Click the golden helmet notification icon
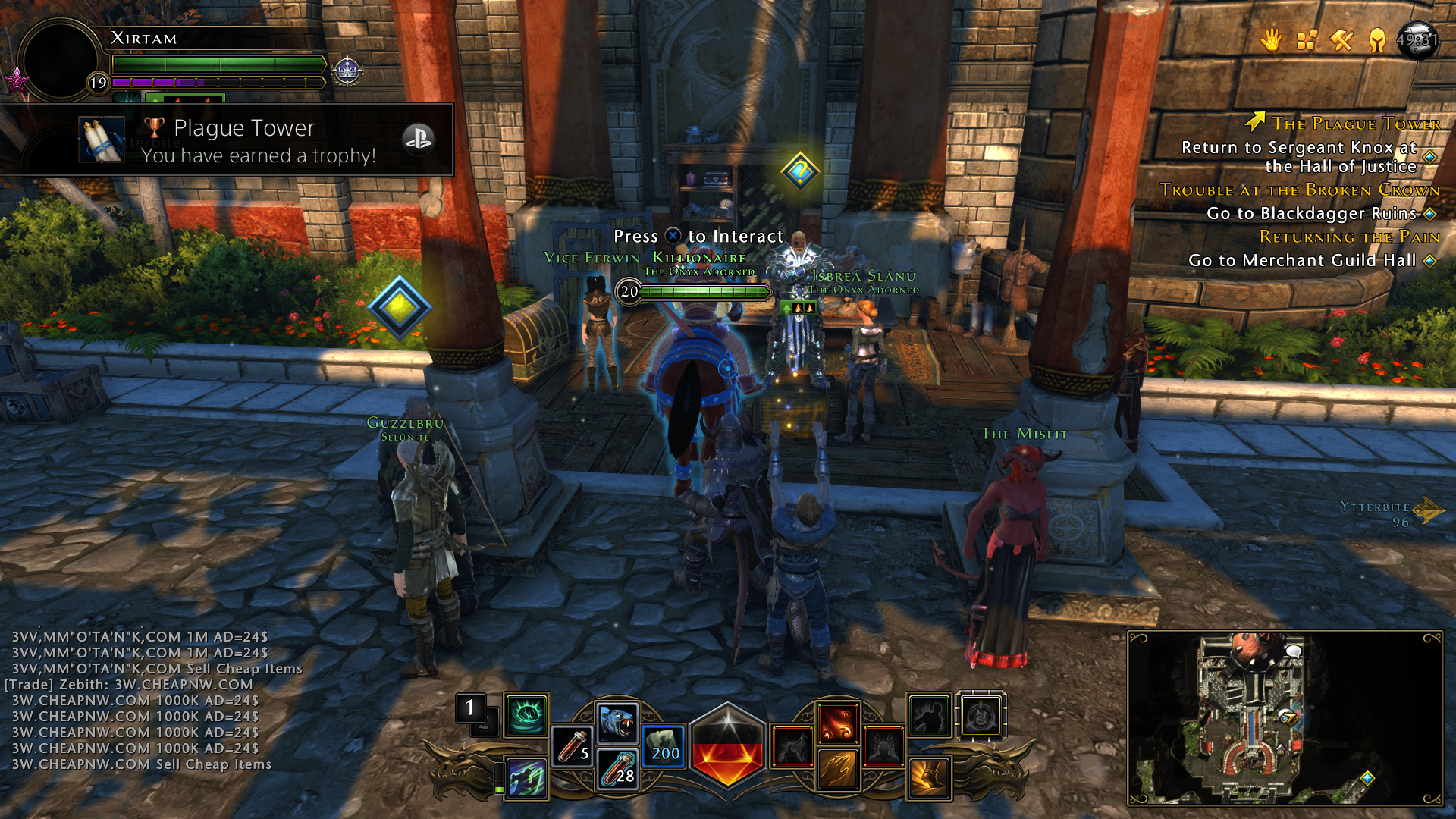Screen dimensions: 1456x819 click(x=1377, y=39)
